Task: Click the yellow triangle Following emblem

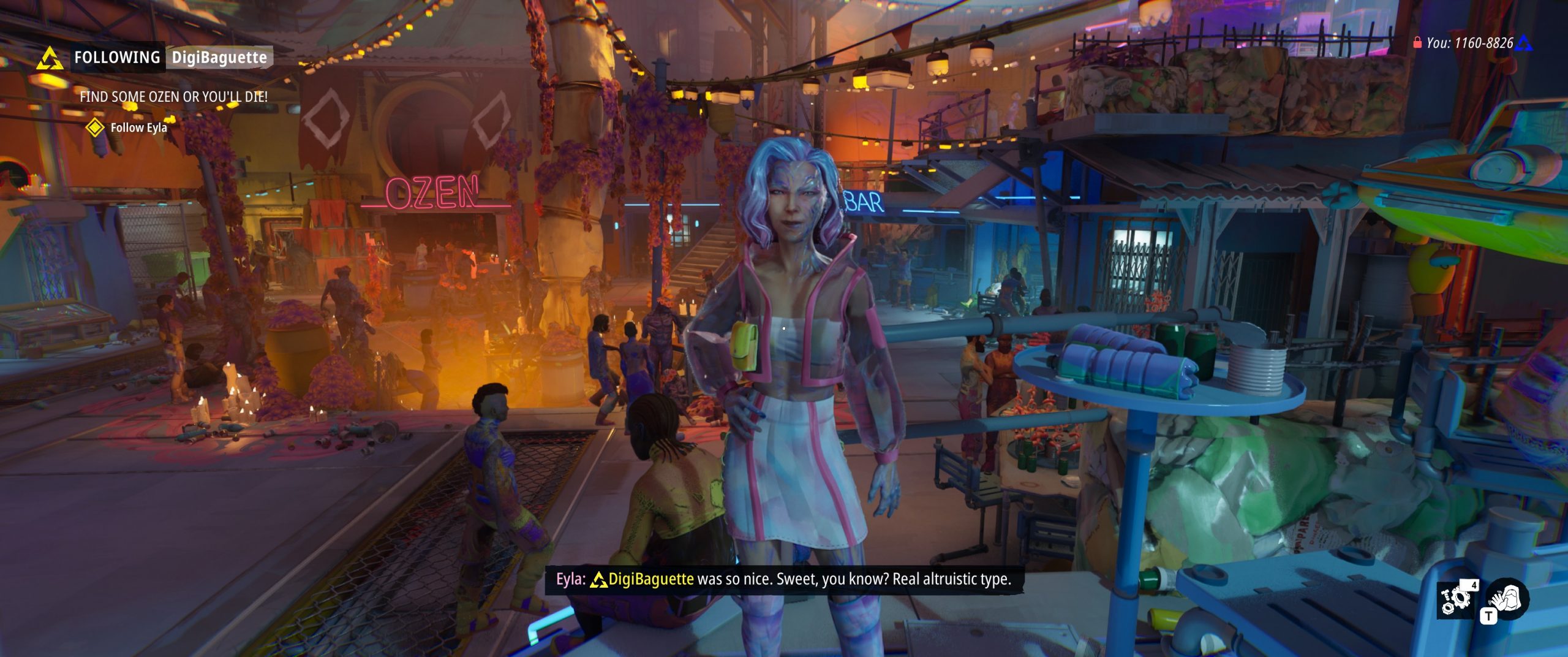Action: coord(50,59)
